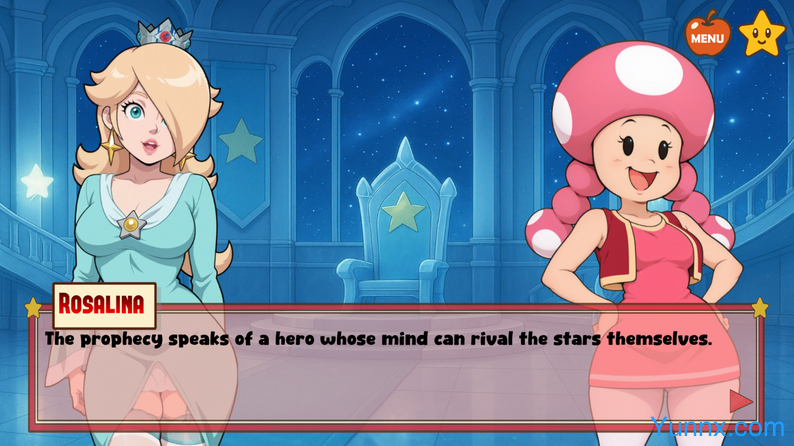The width and height of the screenshot is (794, 446).
Task: Click the smiling yellow star icon
Action: click(x=761, y=34)
